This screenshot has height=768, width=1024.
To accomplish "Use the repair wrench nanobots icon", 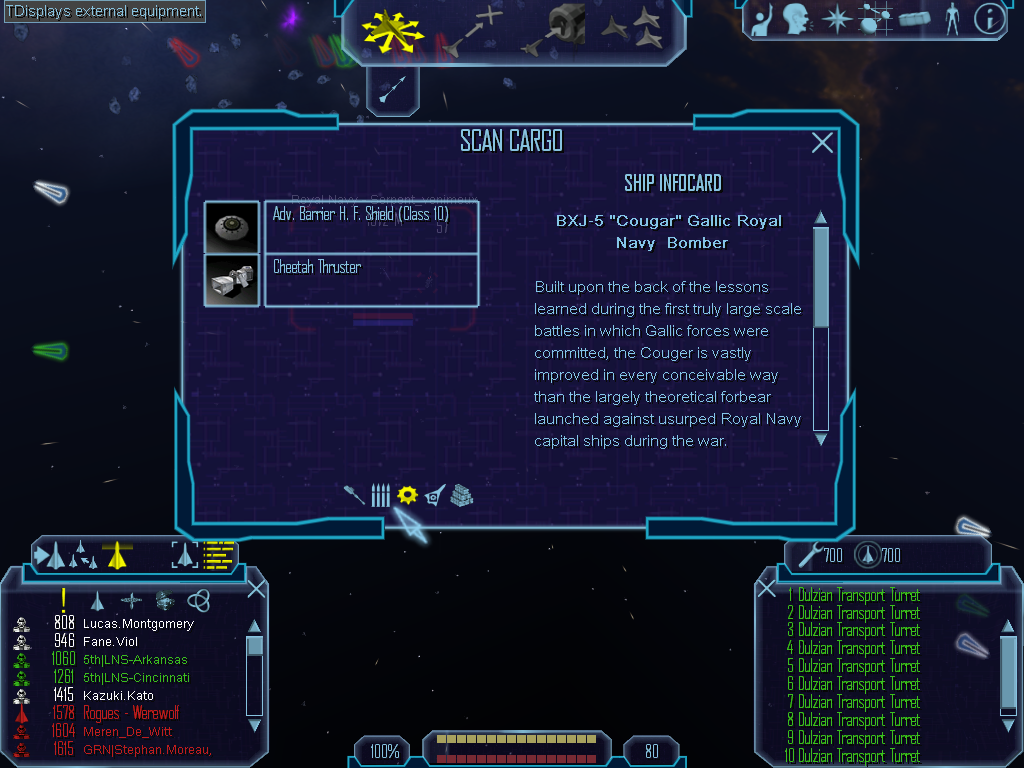I will click(805, 553).
